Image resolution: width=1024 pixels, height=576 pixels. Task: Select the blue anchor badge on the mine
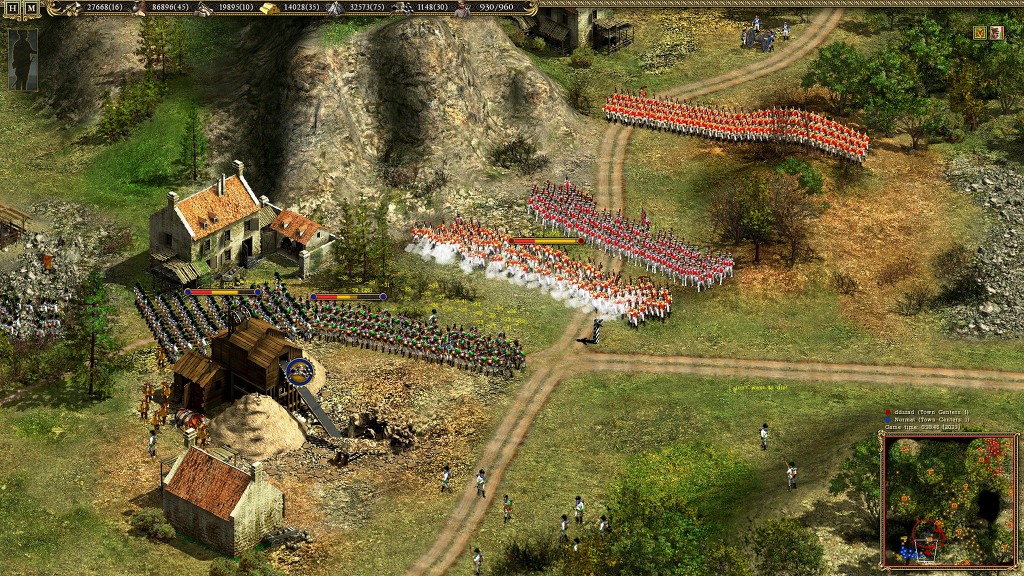299,372
